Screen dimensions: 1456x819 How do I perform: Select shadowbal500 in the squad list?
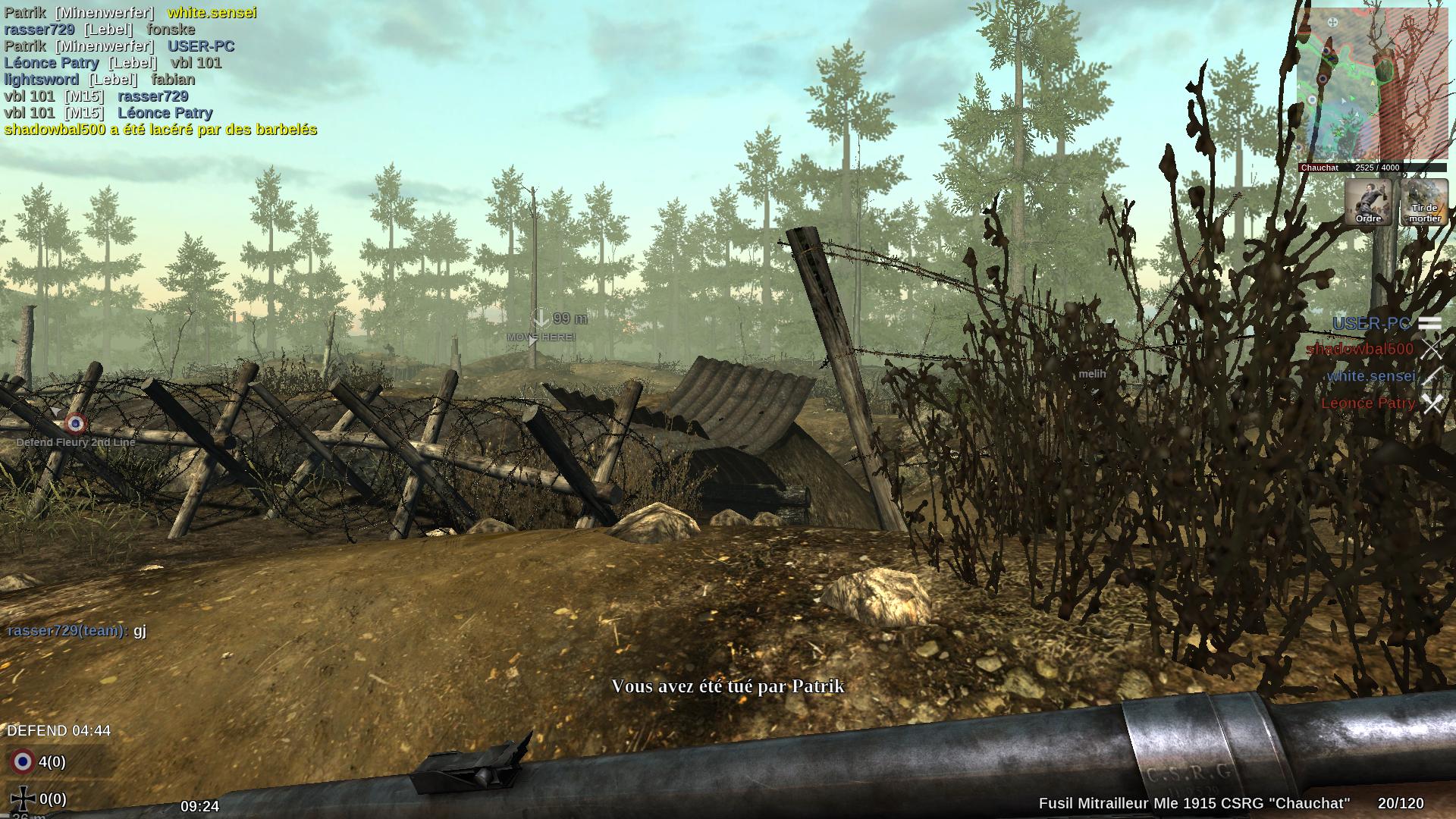tap(1360, 349)
